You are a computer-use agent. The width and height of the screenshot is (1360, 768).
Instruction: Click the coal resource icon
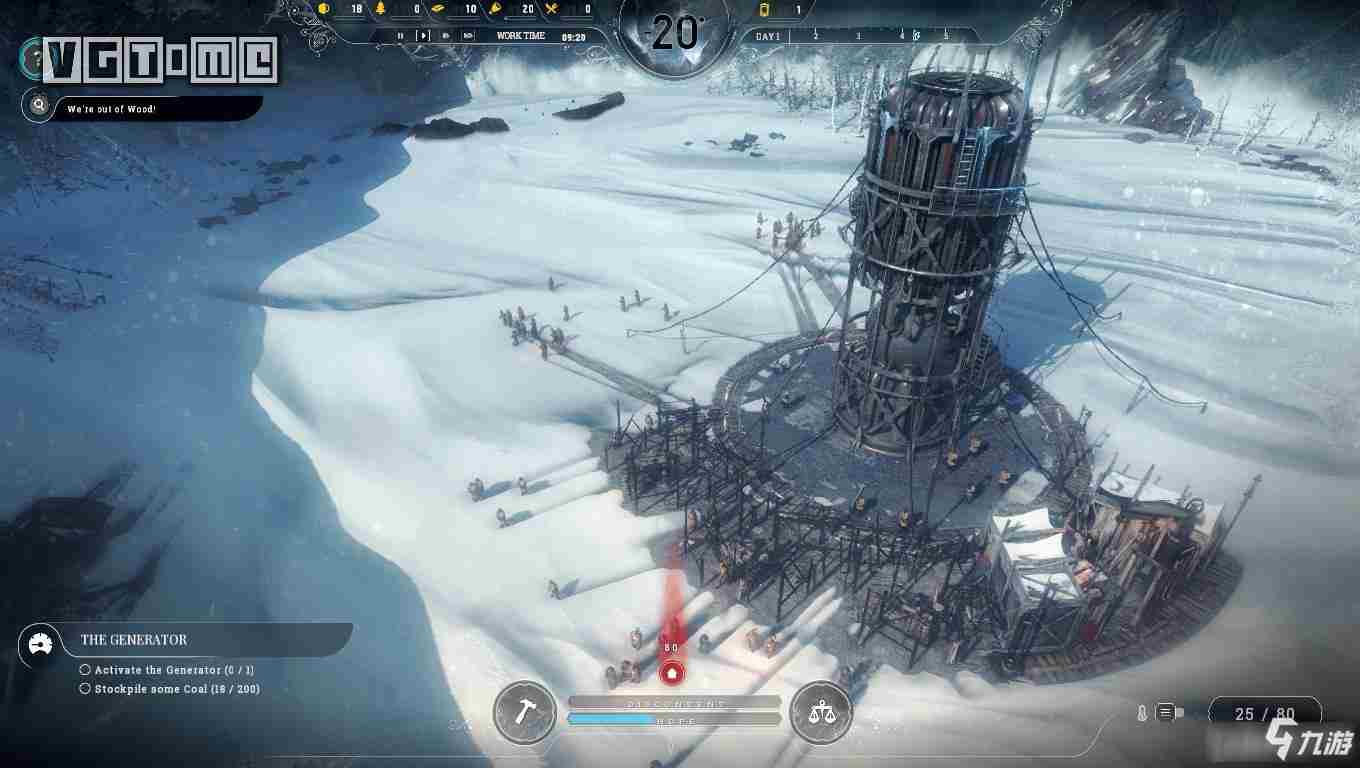click(324, 9)
